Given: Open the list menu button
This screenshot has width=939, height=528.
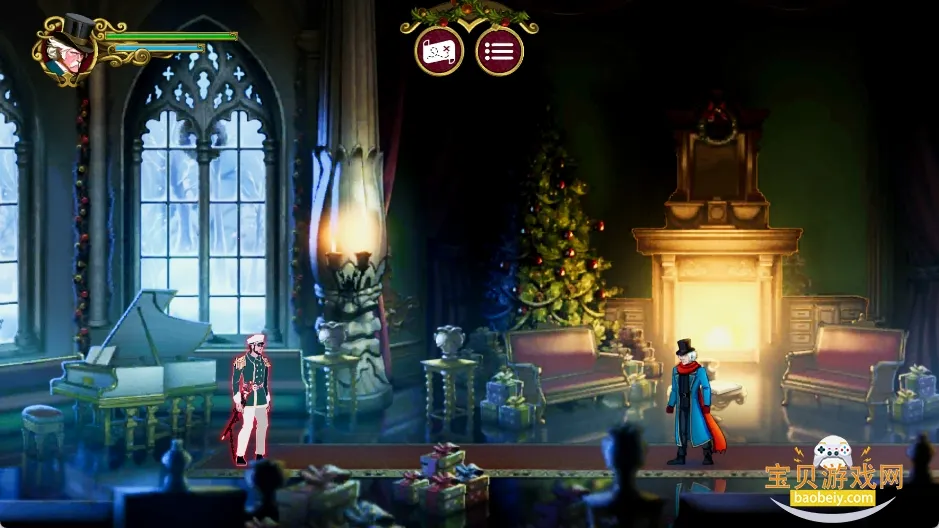Looking at the screenshot, I should [x=499, y=51].
